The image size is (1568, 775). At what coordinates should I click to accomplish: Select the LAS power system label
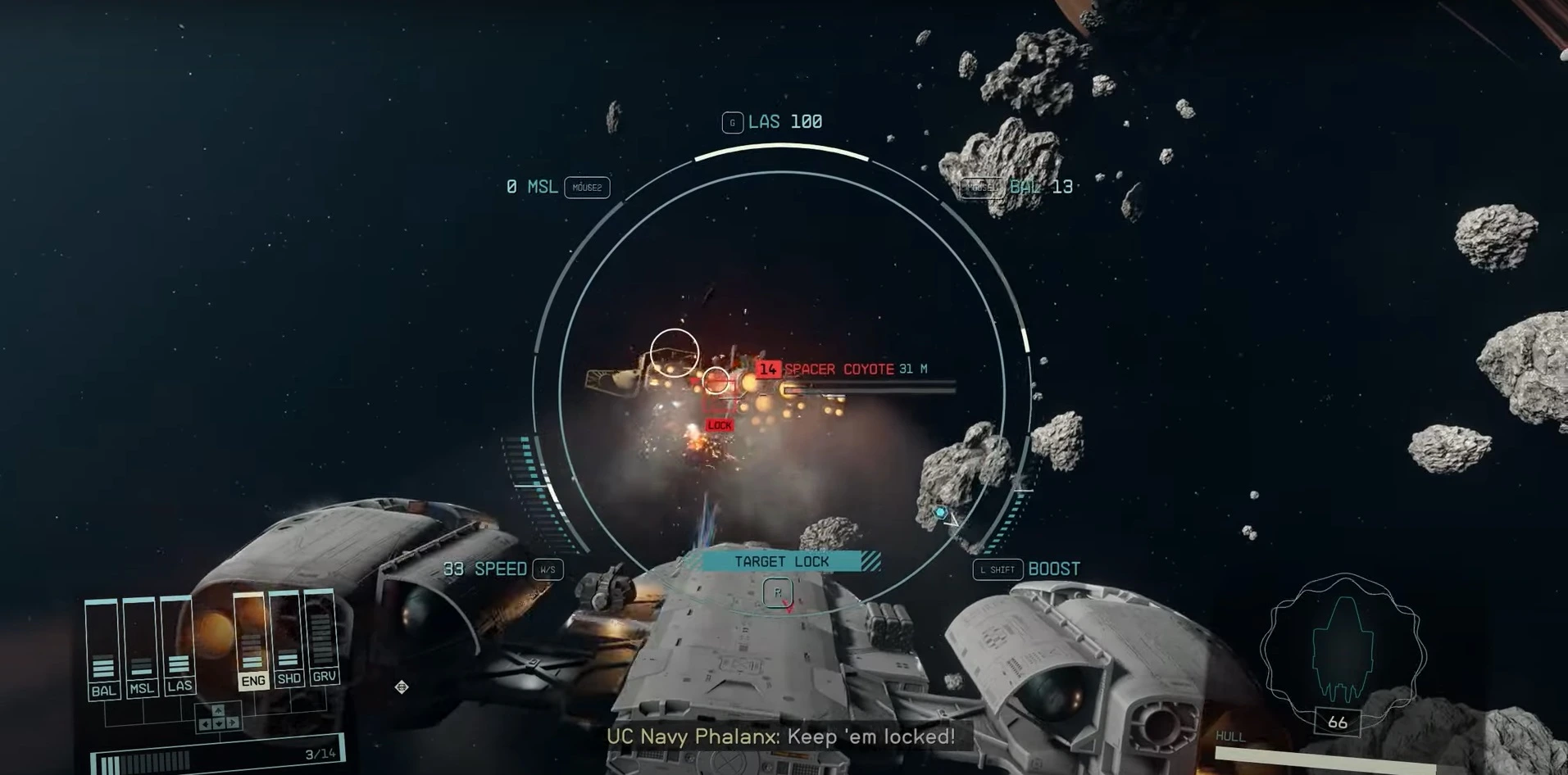coord(180,687)
